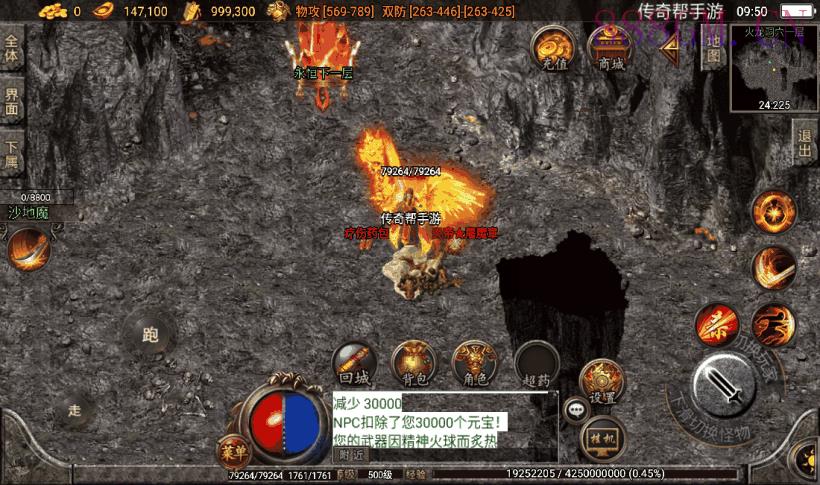This screenshot has height=485, width=820.
Task: Click the cave minimap
Action: pyautogui.click(x=773, y=68)
